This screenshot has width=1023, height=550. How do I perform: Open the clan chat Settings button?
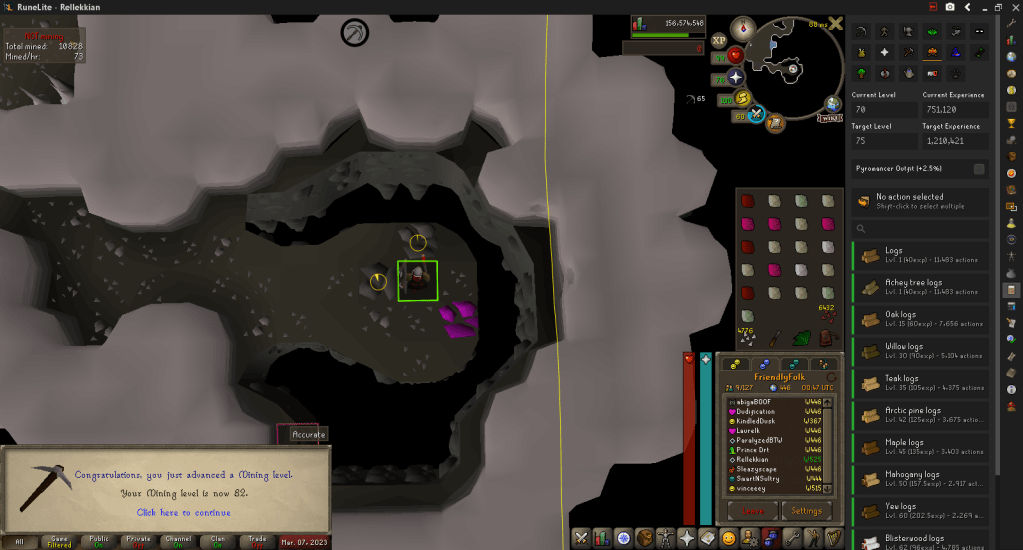[806, 510]
